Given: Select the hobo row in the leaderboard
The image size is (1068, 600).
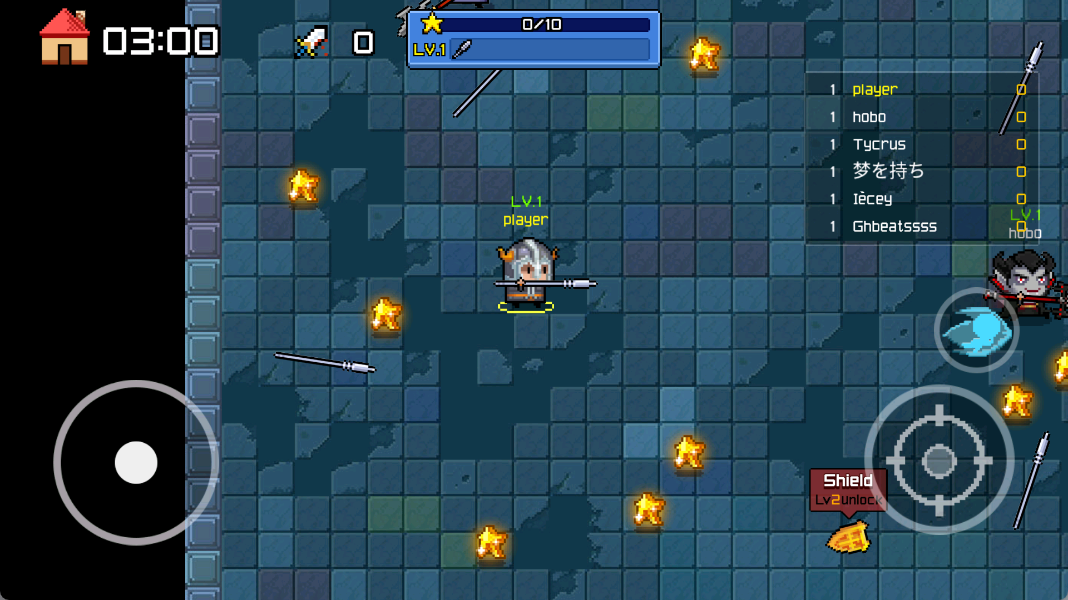Looking at the screenshot, I should pos(922,117).
